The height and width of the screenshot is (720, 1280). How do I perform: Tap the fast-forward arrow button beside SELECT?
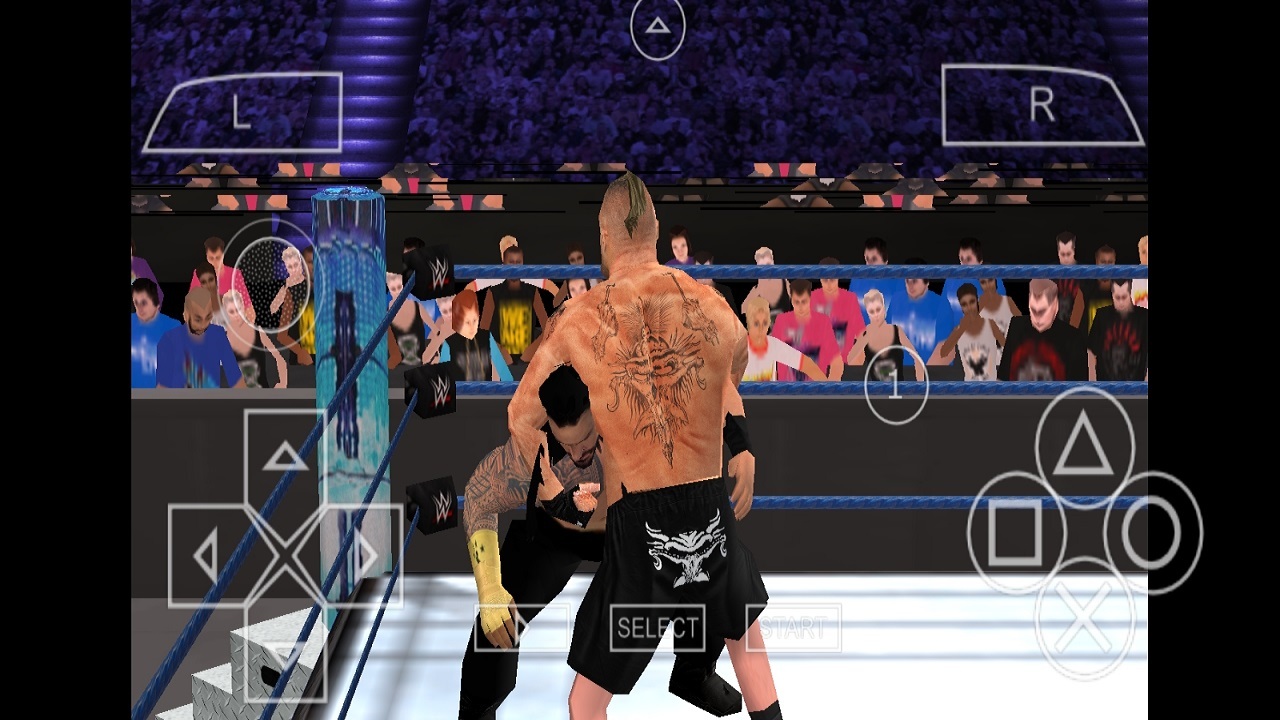pyautogui.click(x=521, y=628)
